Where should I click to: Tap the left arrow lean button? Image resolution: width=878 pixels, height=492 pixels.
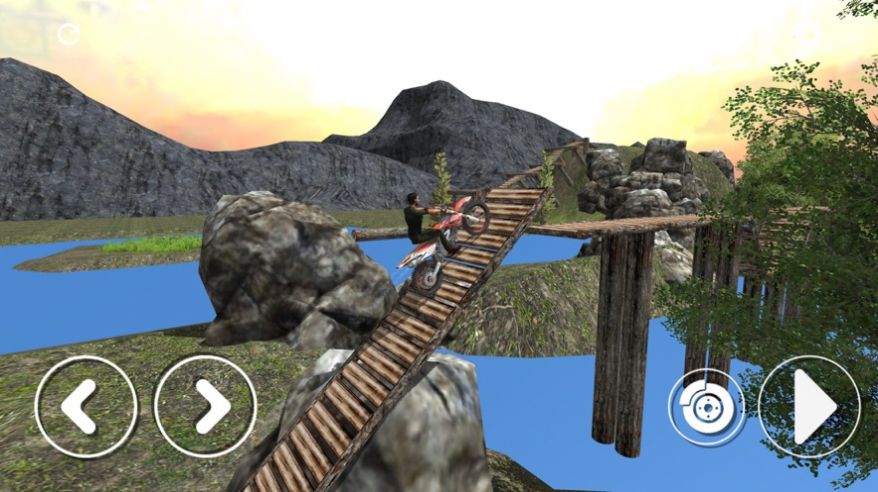[x=86, y=407]
